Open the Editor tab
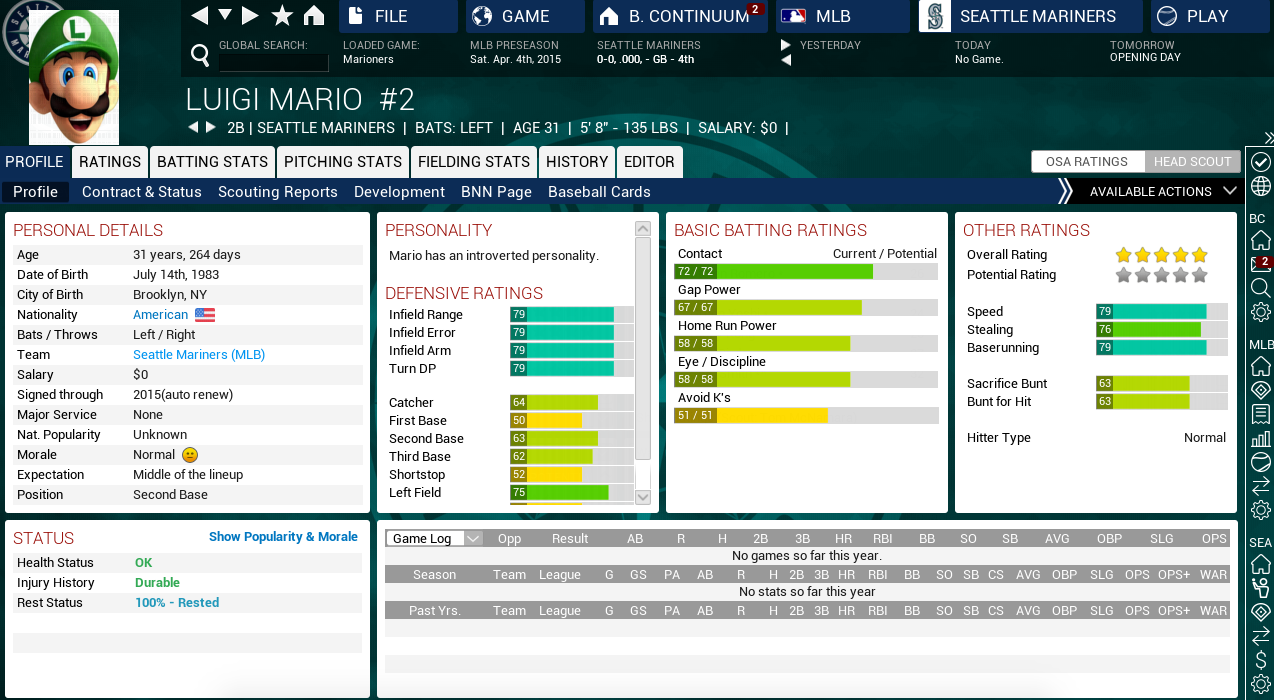The width and height of the screenshot is (1274, 700). (649, 162)
